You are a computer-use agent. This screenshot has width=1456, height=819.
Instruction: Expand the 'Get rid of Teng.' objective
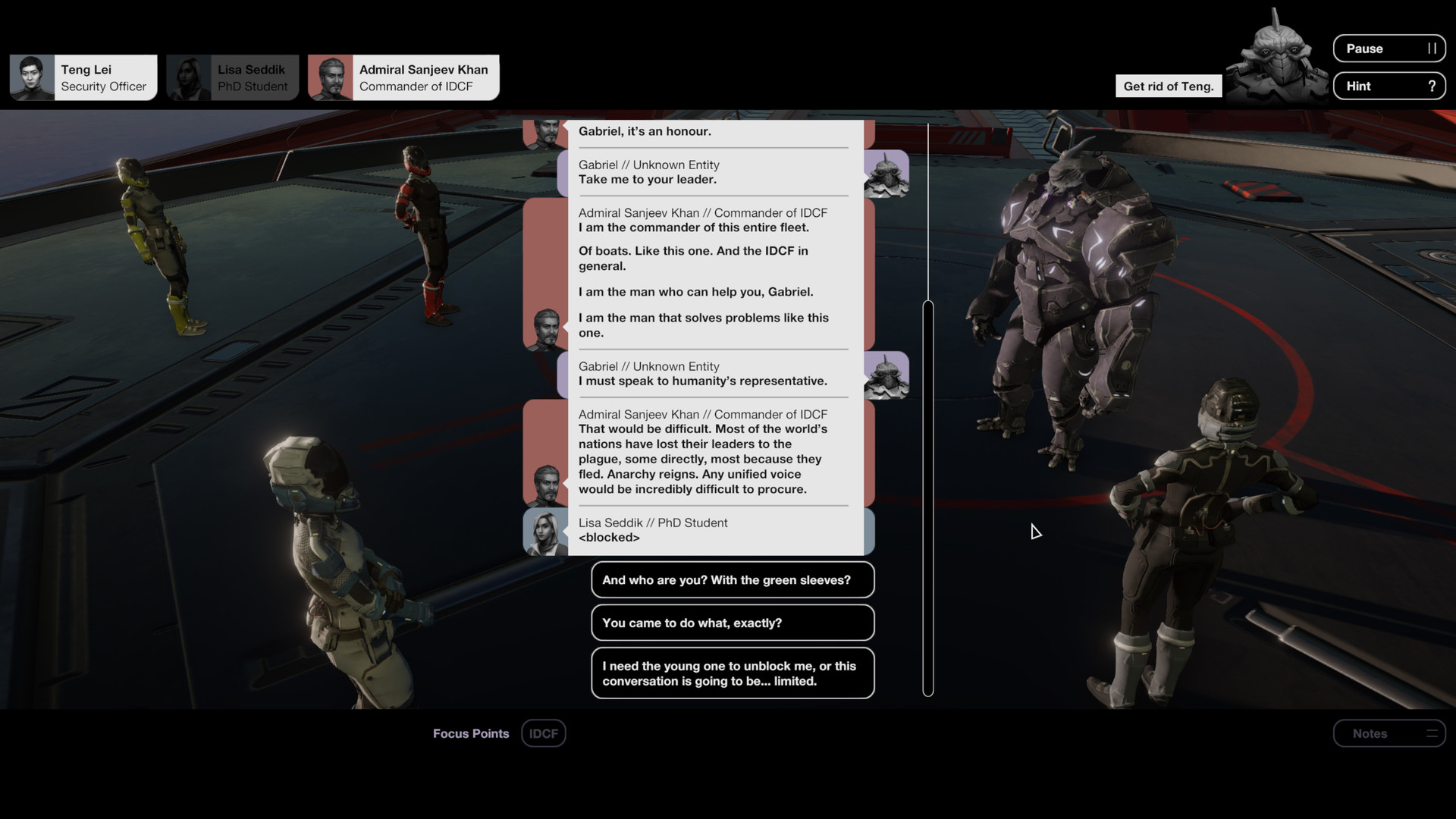point(1168,86)
